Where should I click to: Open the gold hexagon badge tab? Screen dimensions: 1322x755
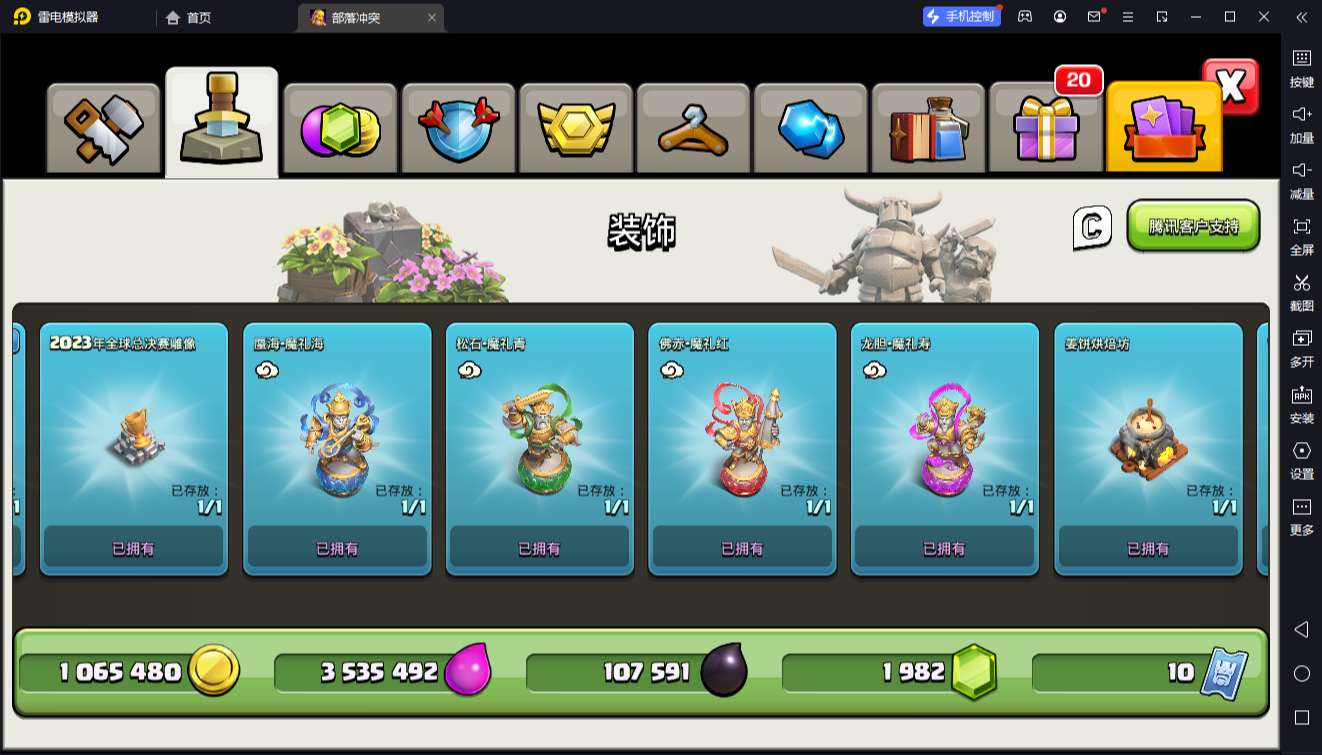575,129
